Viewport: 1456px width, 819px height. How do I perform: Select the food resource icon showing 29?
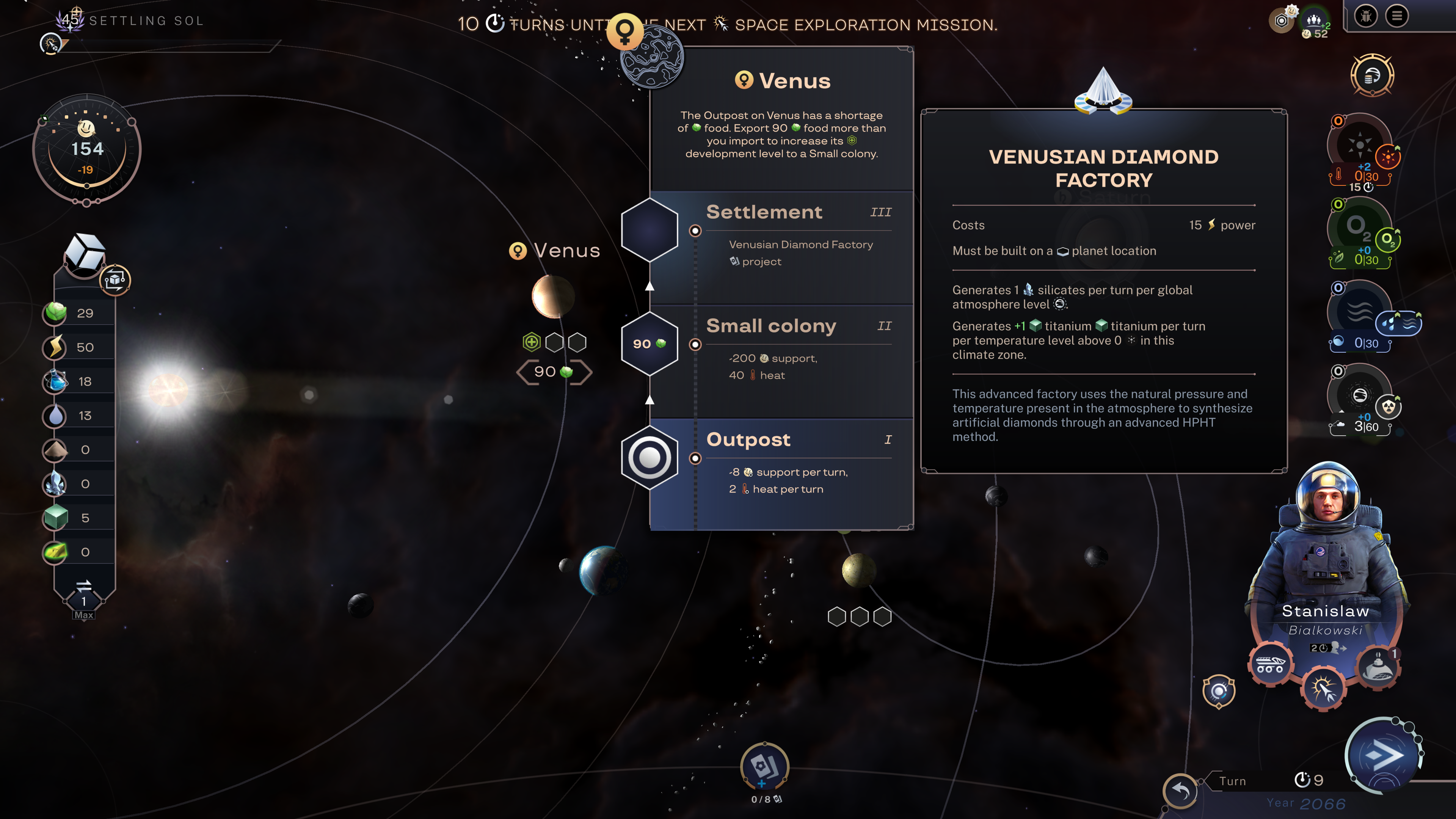coord(55,312)
